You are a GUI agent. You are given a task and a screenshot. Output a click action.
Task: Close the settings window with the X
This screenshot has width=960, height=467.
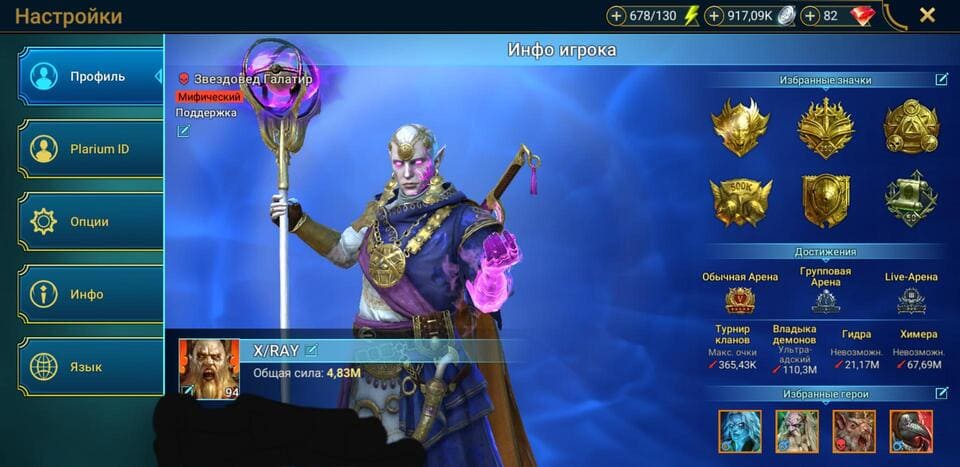[x=927, y=15]
